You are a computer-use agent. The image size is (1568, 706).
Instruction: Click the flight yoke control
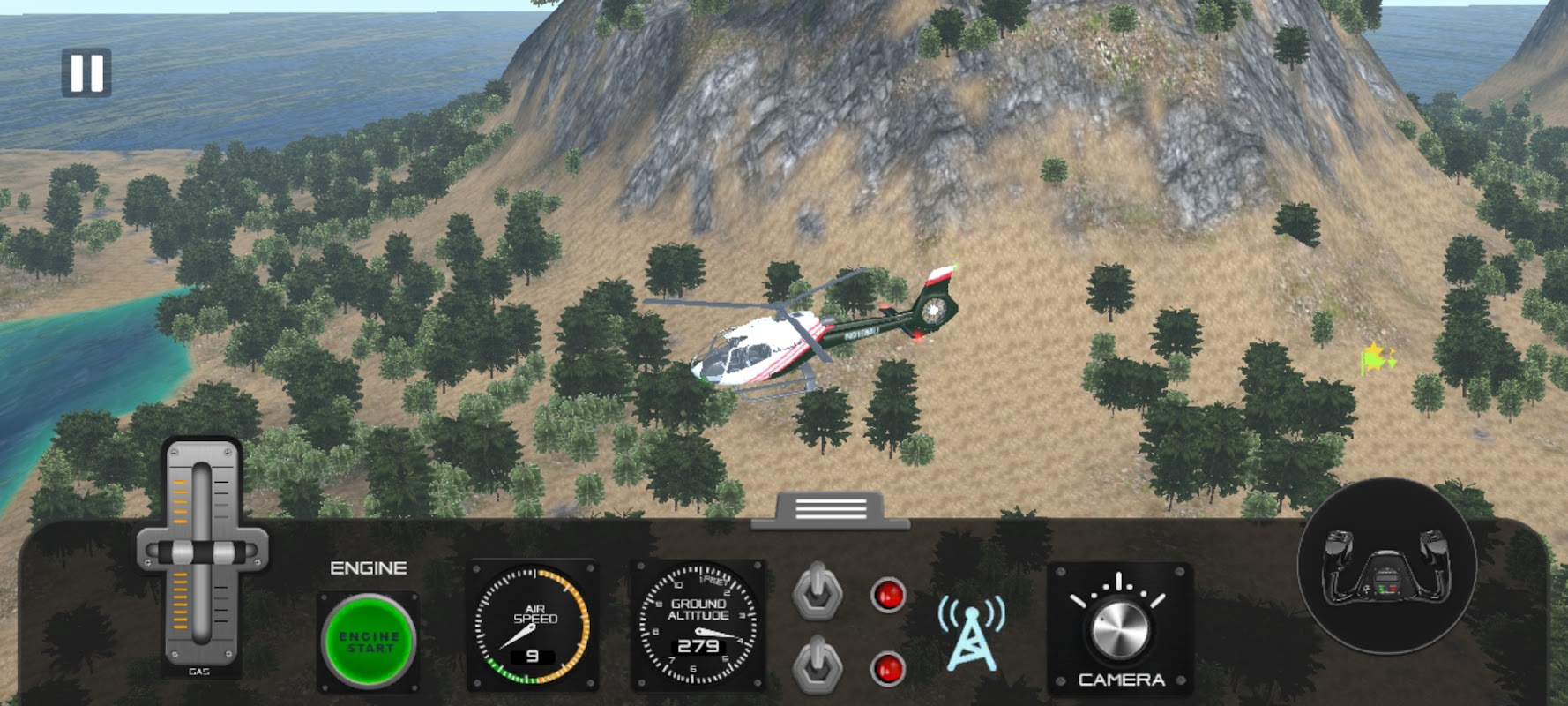[1385, 567]
